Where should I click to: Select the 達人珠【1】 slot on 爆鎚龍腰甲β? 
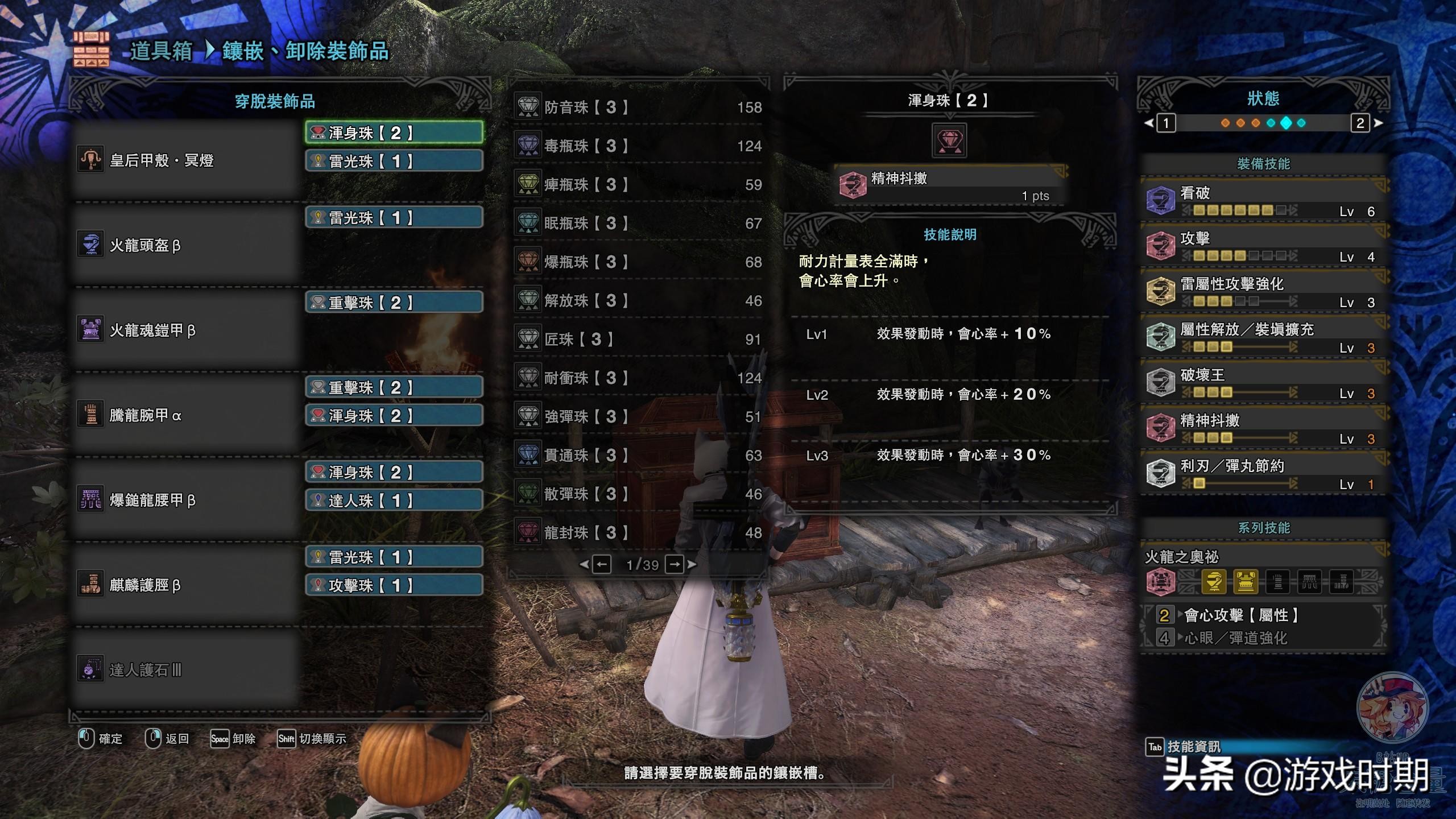(394, 500)
